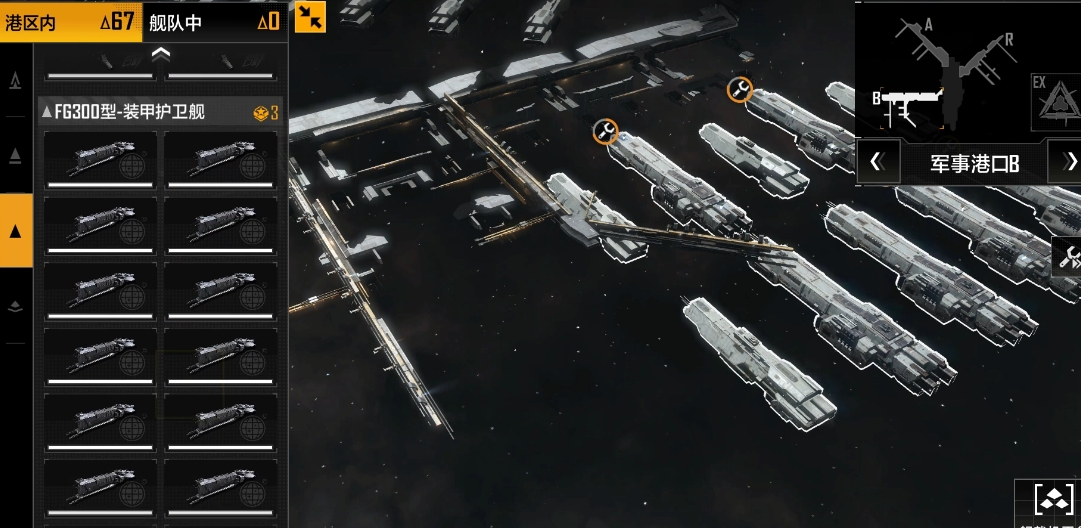The image size is (1081, 528).
Task: Click the yellow collapse-arrows button
Action: (310, 16)
